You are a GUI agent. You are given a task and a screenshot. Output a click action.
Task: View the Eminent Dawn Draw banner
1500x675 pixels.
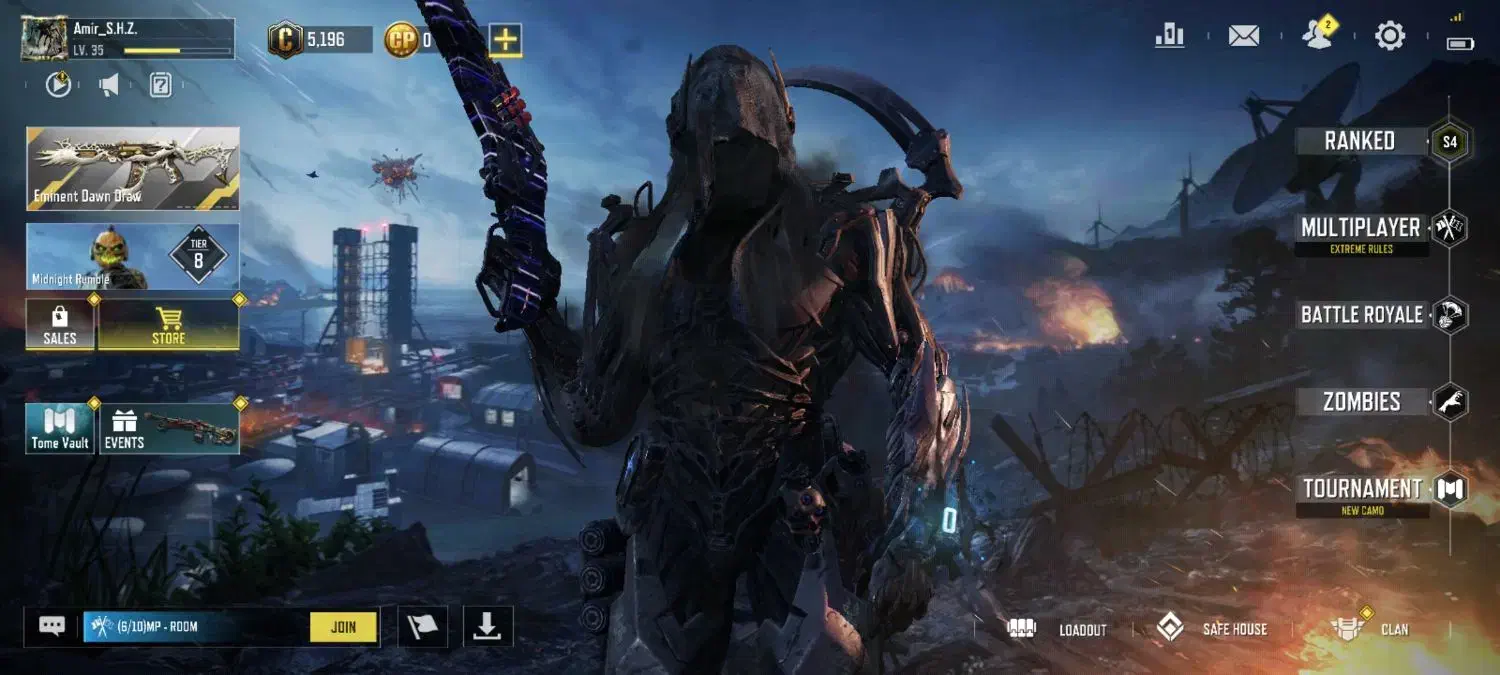coord(133,168)
